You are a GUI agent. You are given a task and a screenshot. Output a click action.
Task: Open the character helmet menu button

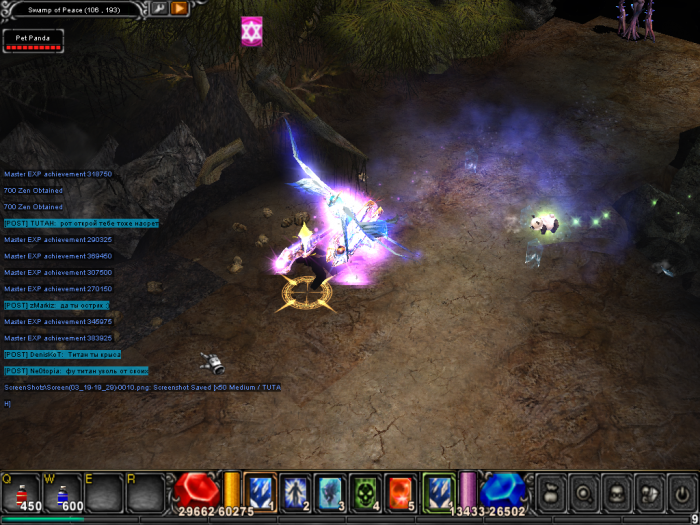616,491
